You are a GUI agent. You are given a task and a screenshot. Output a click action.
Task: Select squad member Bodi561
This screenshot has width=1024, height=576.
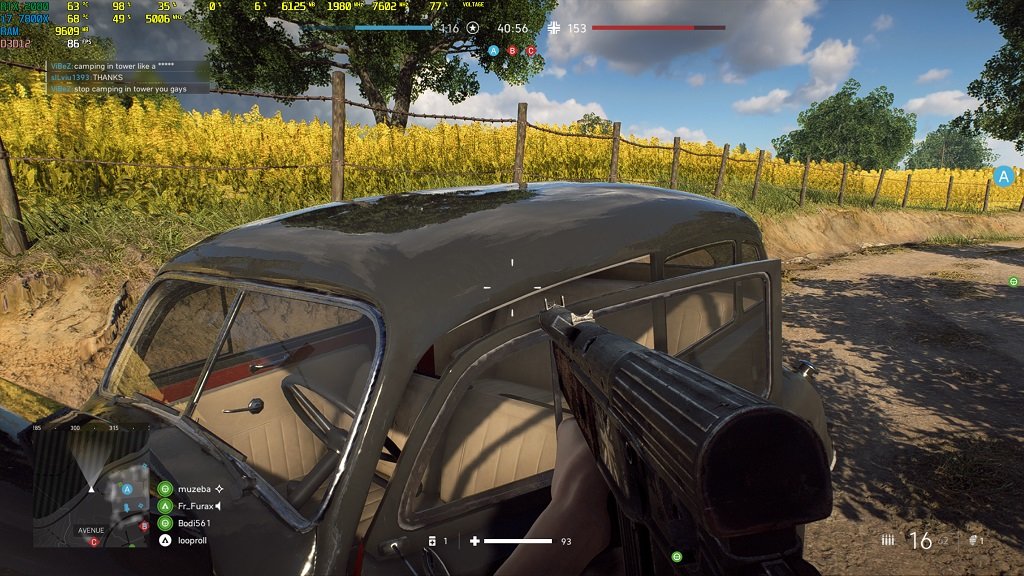165,523
